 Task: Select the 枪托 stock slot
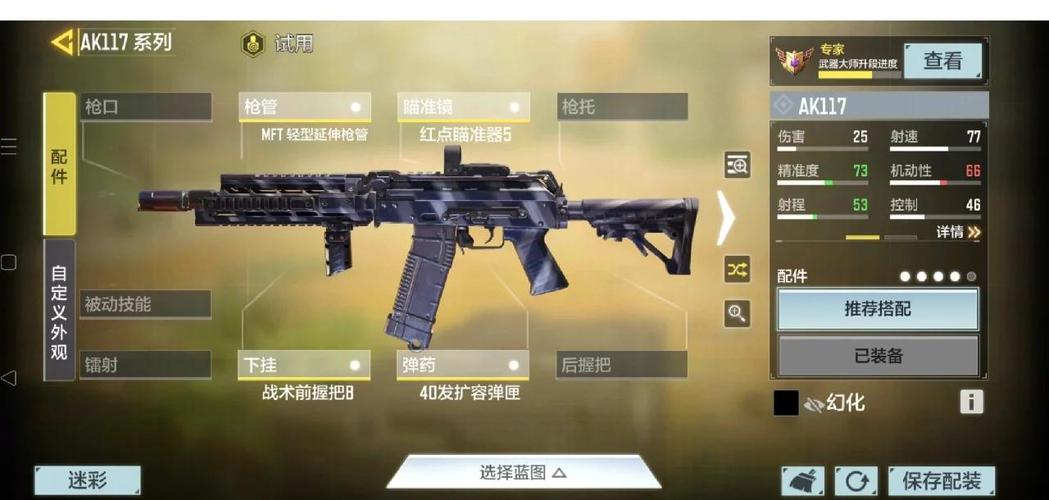click(622, 107)
